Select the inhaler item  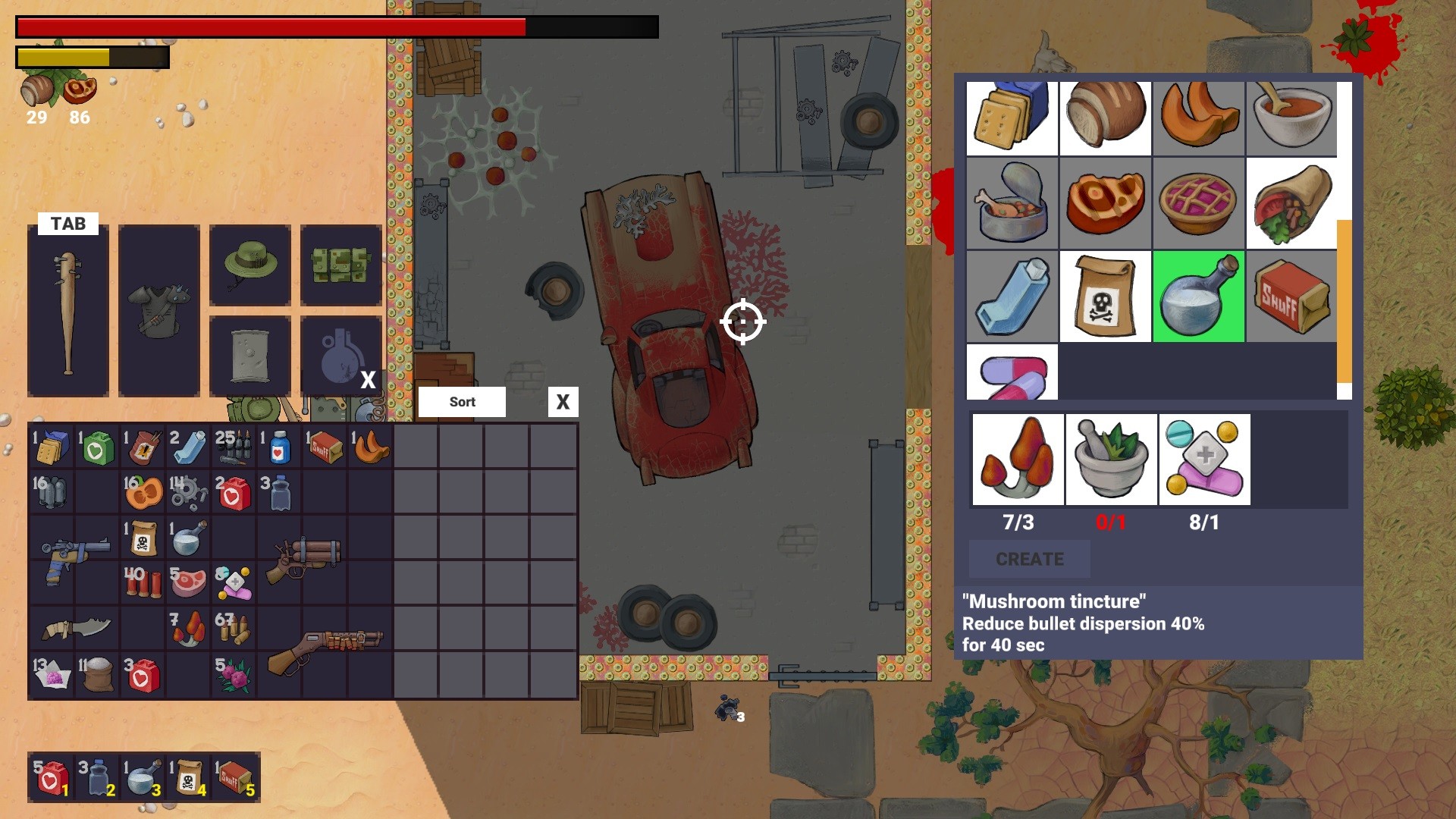pos(1012,295)
